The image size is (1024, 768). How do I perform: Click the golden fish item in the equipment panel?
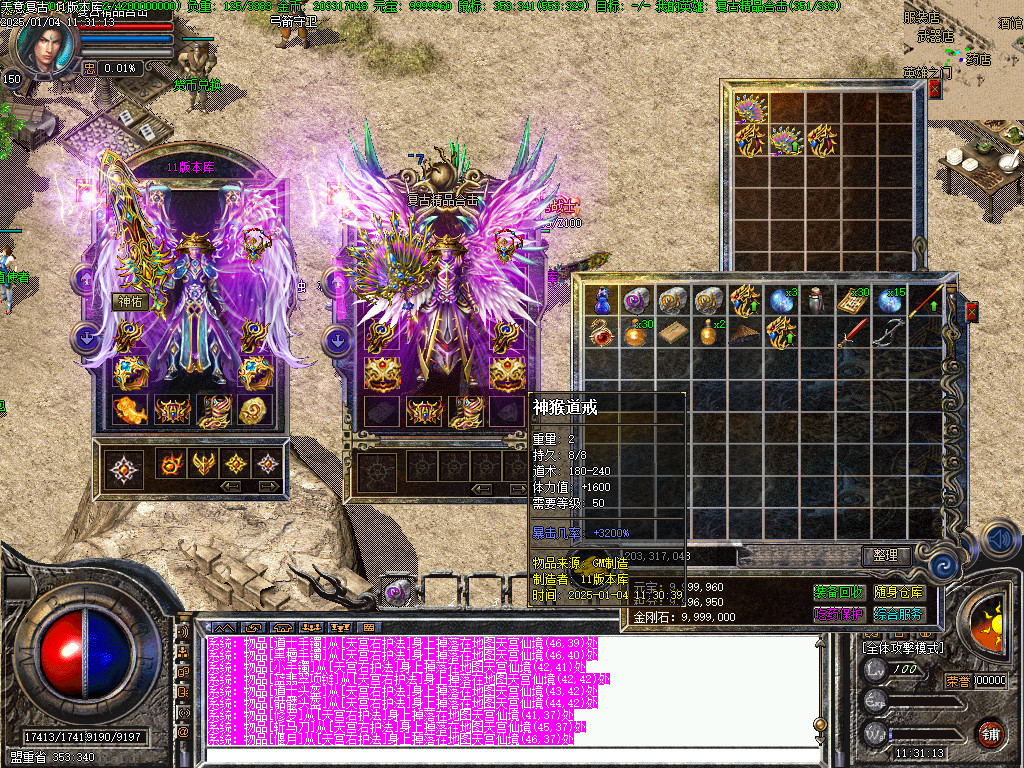tap(129, 410)
